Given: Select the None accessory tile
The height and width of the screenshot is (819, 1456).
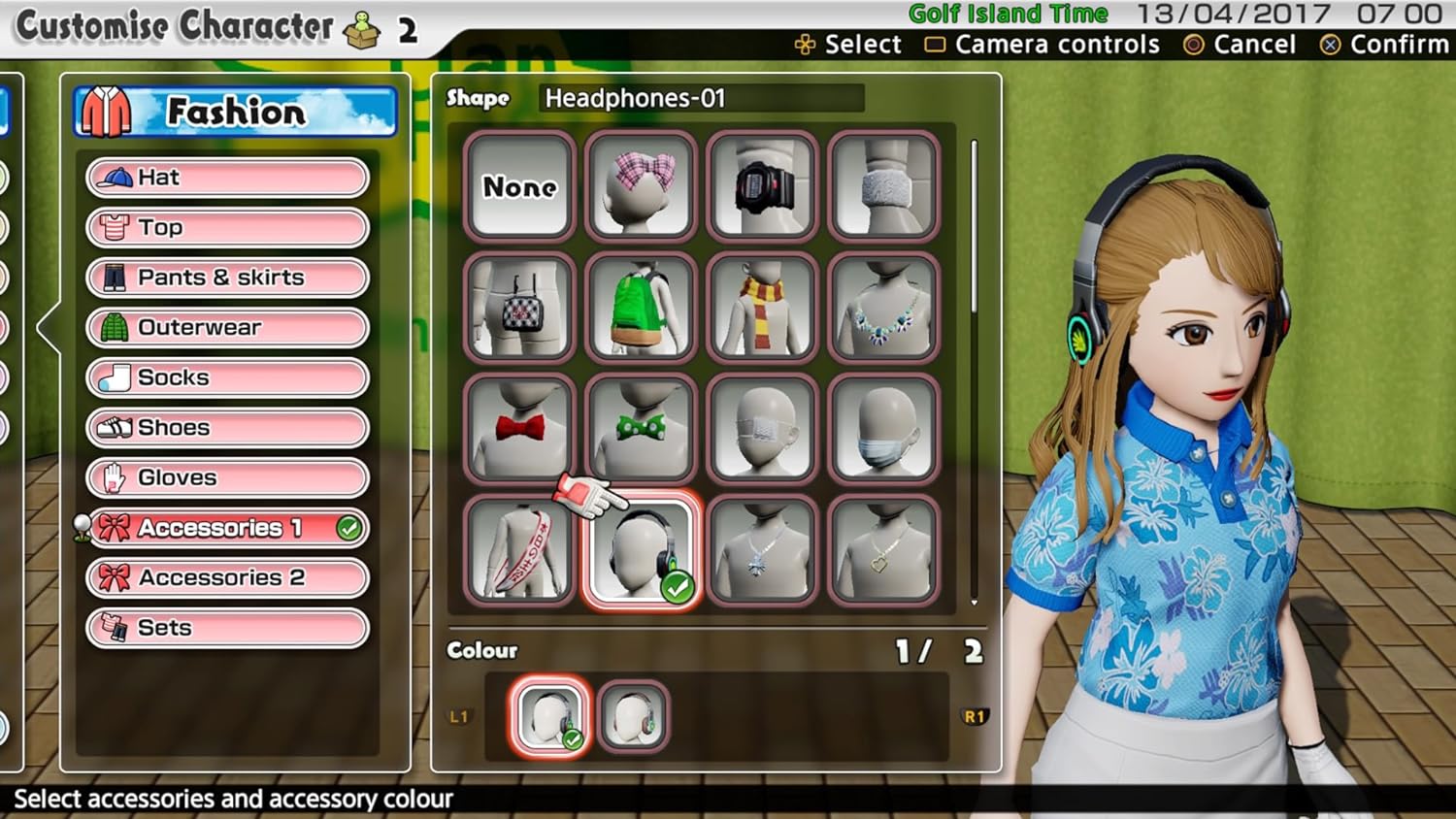Looking at the screenshot, I should tap(520, 186).
